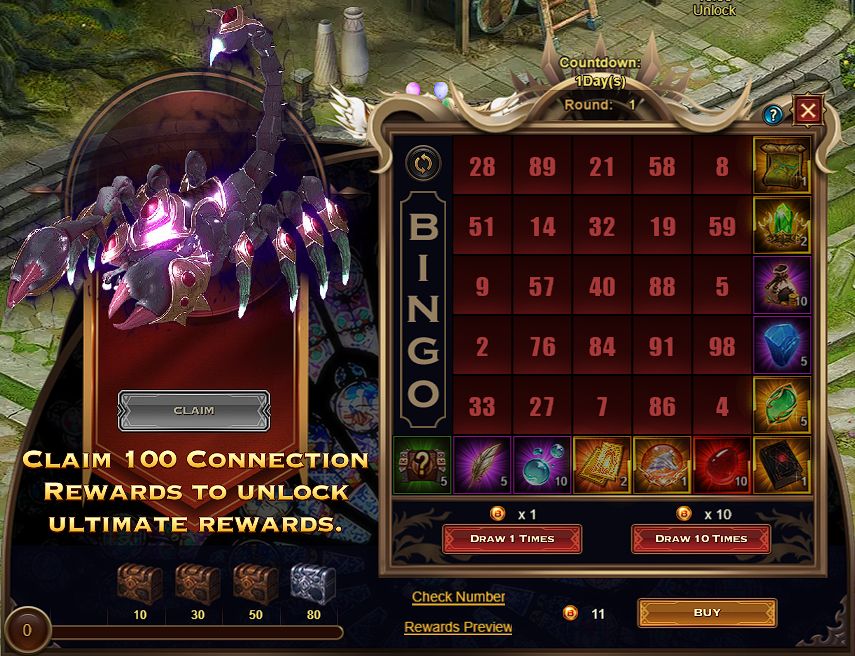The width and height of the screenshot is (855, 656).
Task: Open the blue question mark help
Action: (x=772, y=115)
